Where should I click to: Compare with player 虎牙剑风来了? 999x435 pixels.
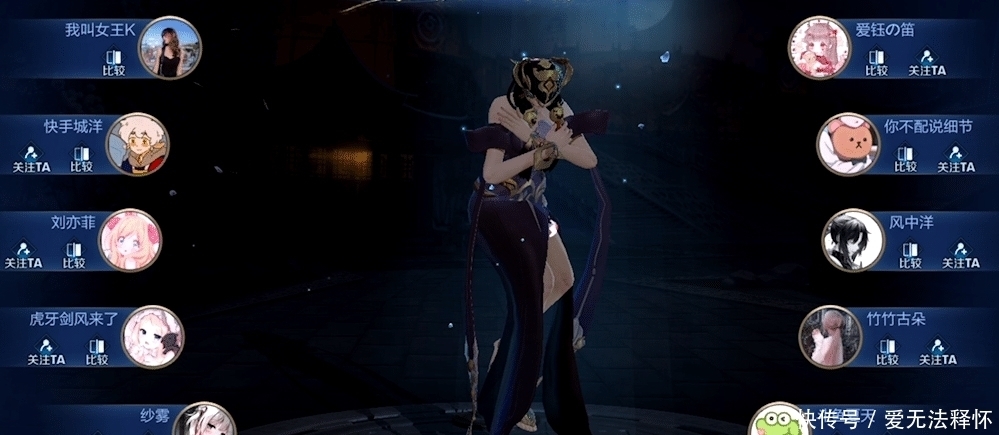96,351
